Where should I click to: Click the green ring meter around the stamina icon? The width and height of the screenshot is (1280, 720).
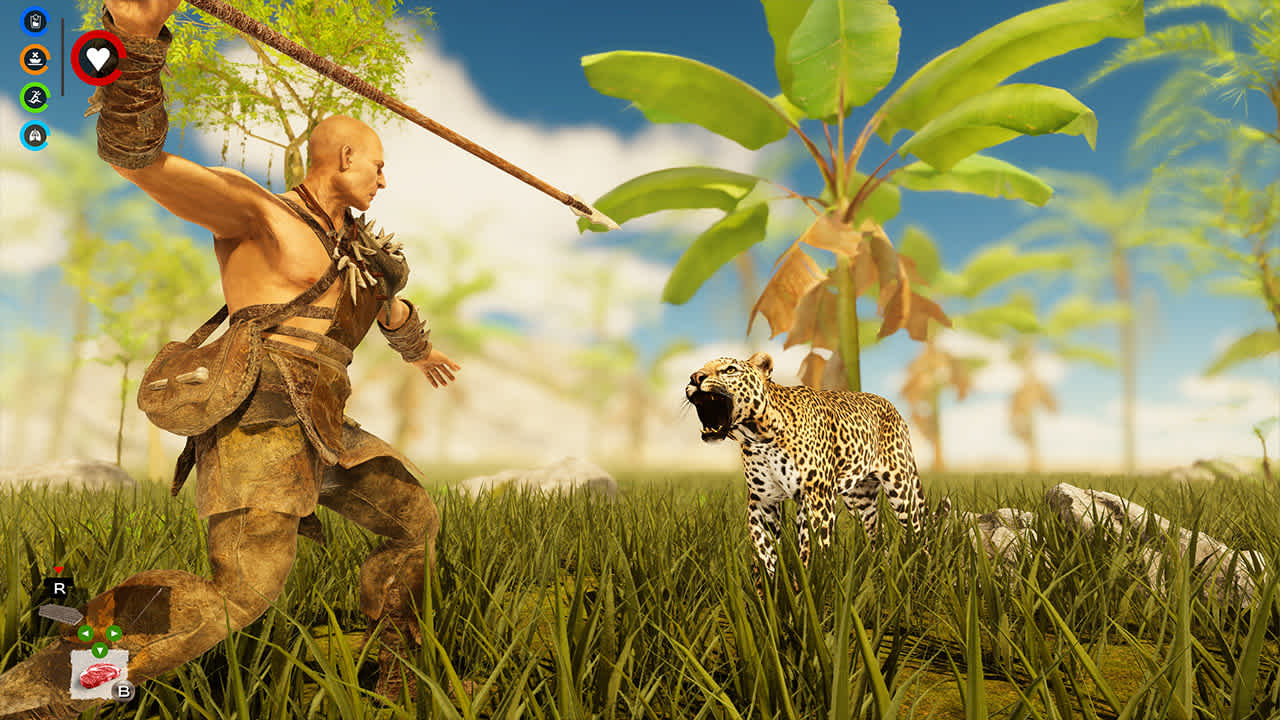pos(23,98)
